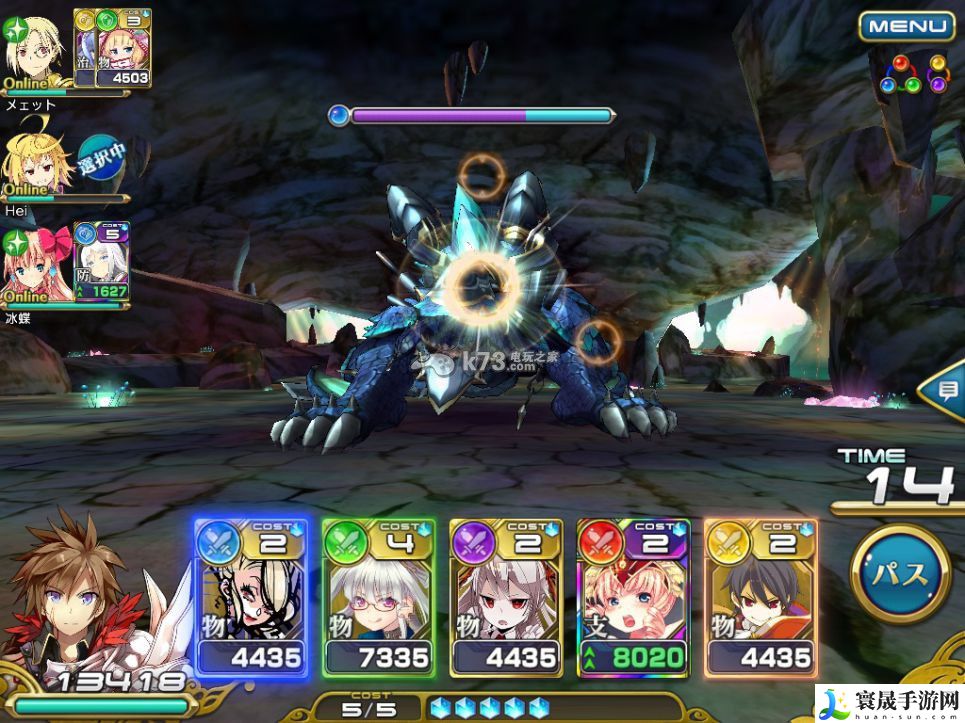Image resolution: width=965 pixels, height=723 pixels.
Task: Open the chat log side tab
Action: click(945, 390)
